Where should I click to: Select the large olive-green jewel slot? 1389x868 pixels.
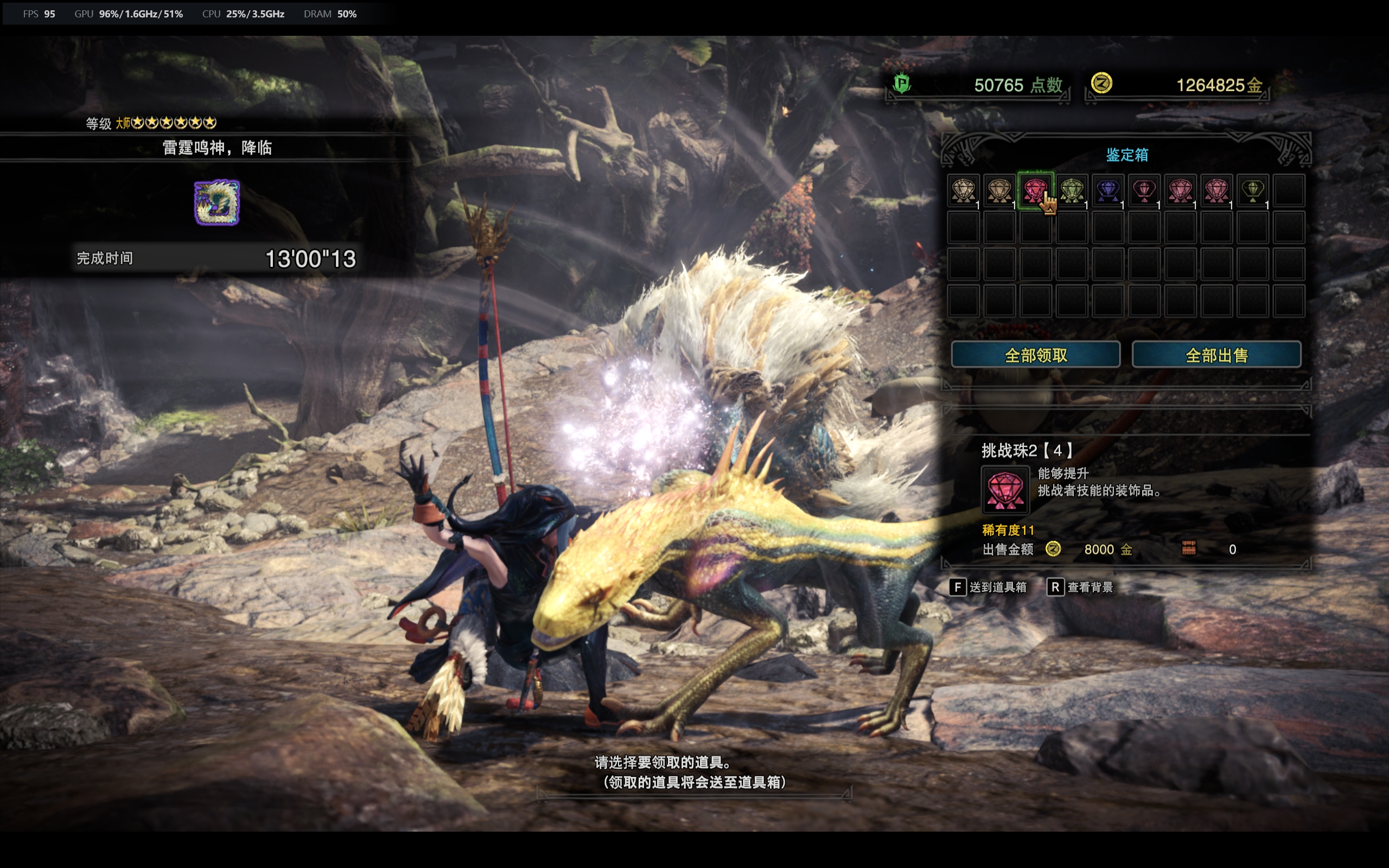pyautogui.click(x=1072, y=190)
